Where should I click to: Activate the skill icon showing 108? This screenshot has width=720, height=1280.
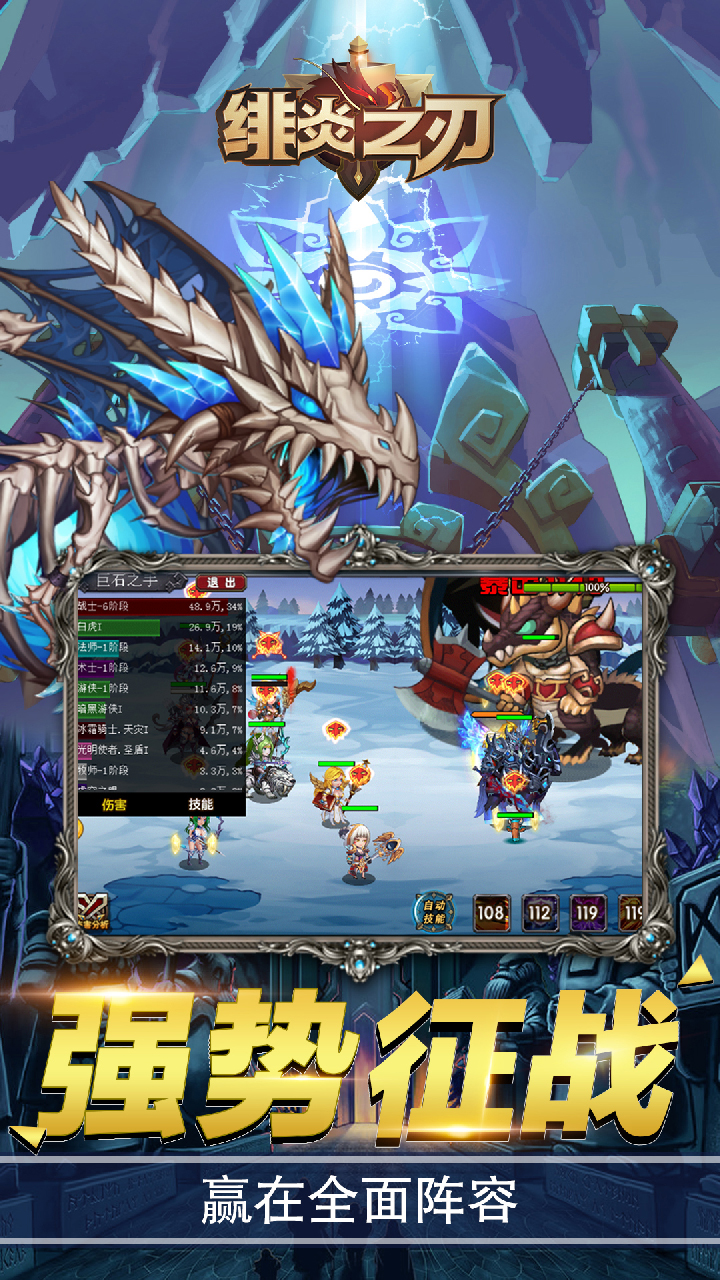491,912
